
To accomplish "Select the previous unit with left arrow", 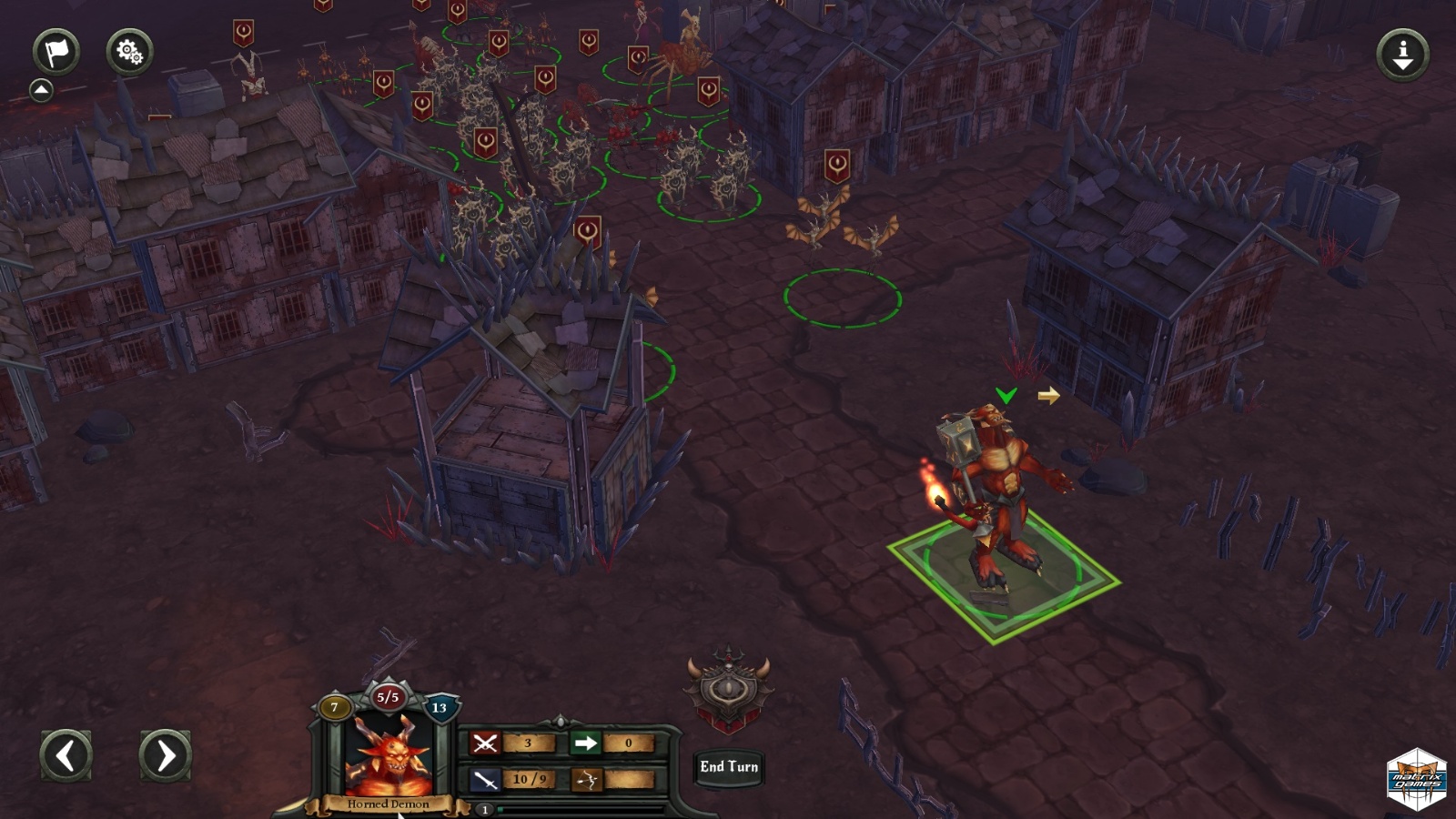I will [66, 755].
